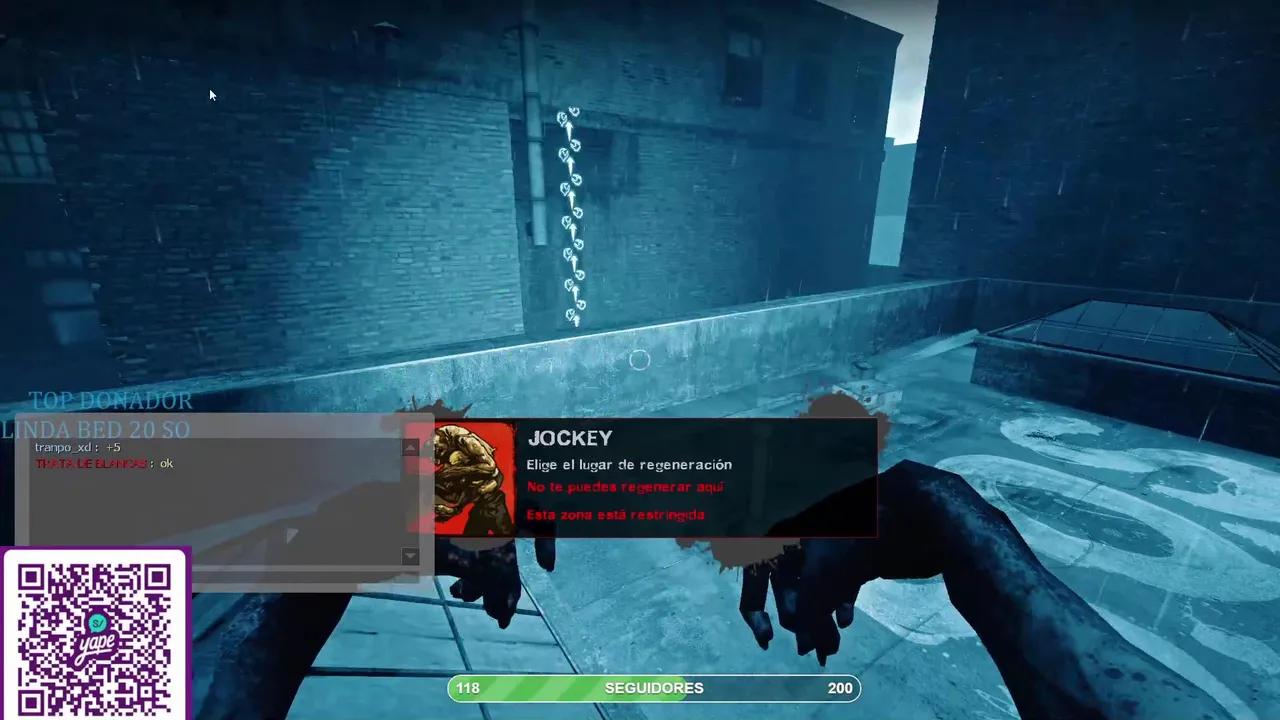1280x720 pixels.
Task: Click the white play triangle inside chat panel
Action: pyautogui.click(x=290, y=536)
